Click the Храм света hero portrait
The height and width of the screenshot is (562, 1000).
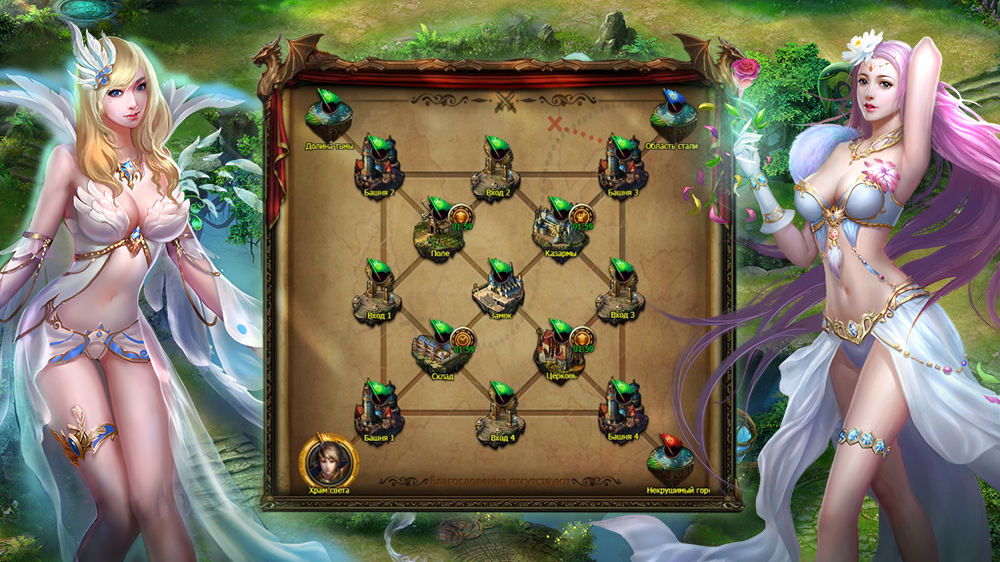tap(328, 460)
